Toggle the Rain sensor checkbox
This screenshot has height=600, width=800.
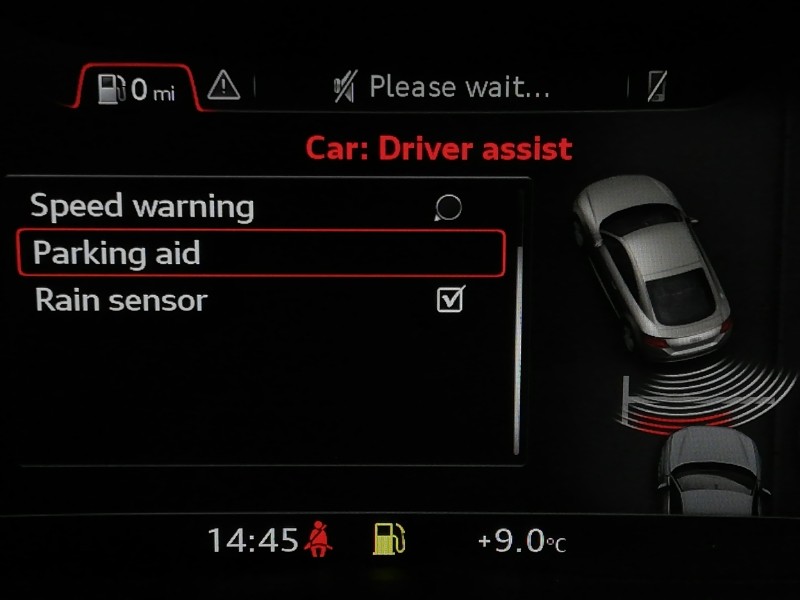point(451,299)
